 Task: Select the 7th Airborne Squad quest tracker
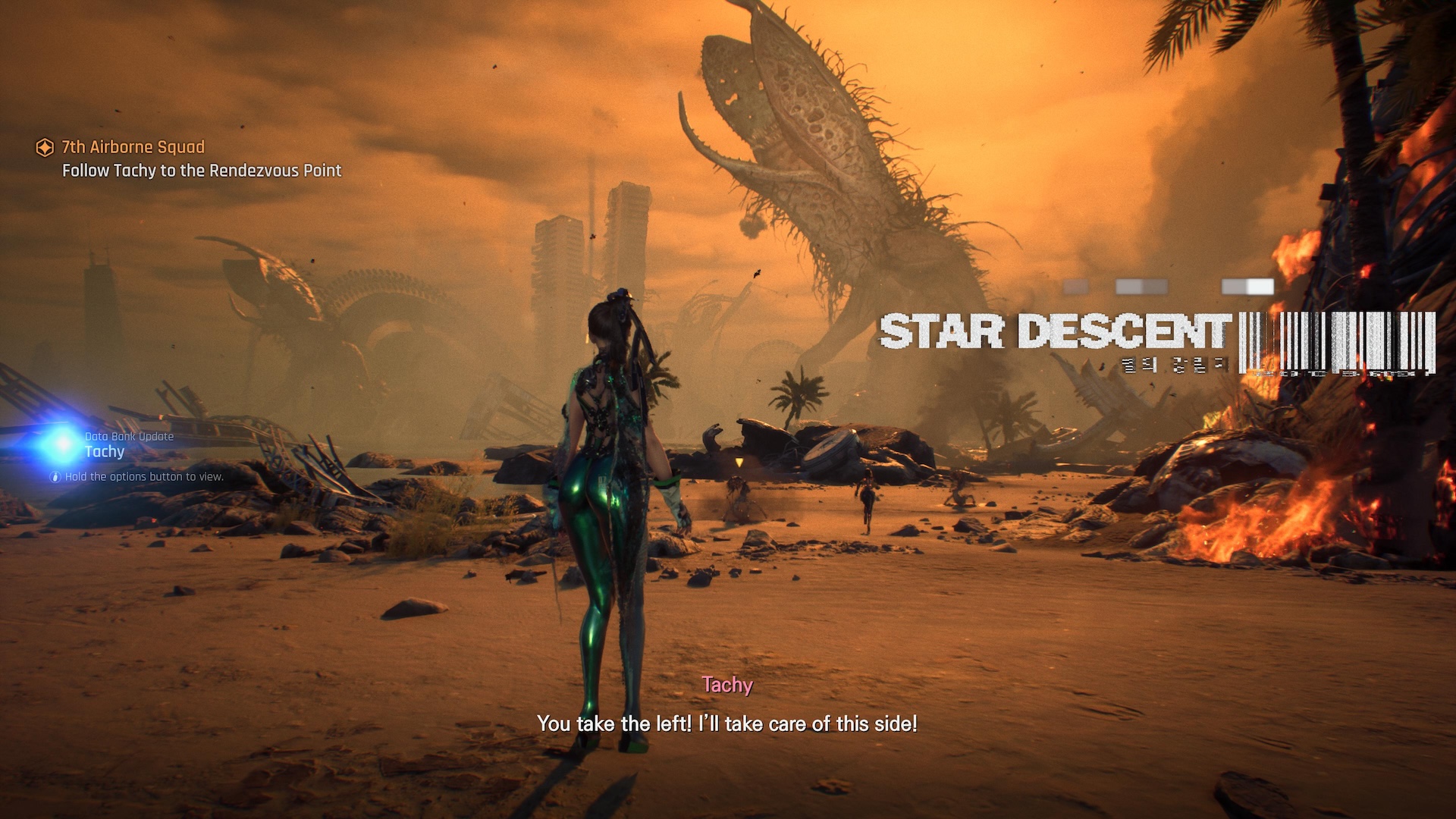(x=133, y=147)
